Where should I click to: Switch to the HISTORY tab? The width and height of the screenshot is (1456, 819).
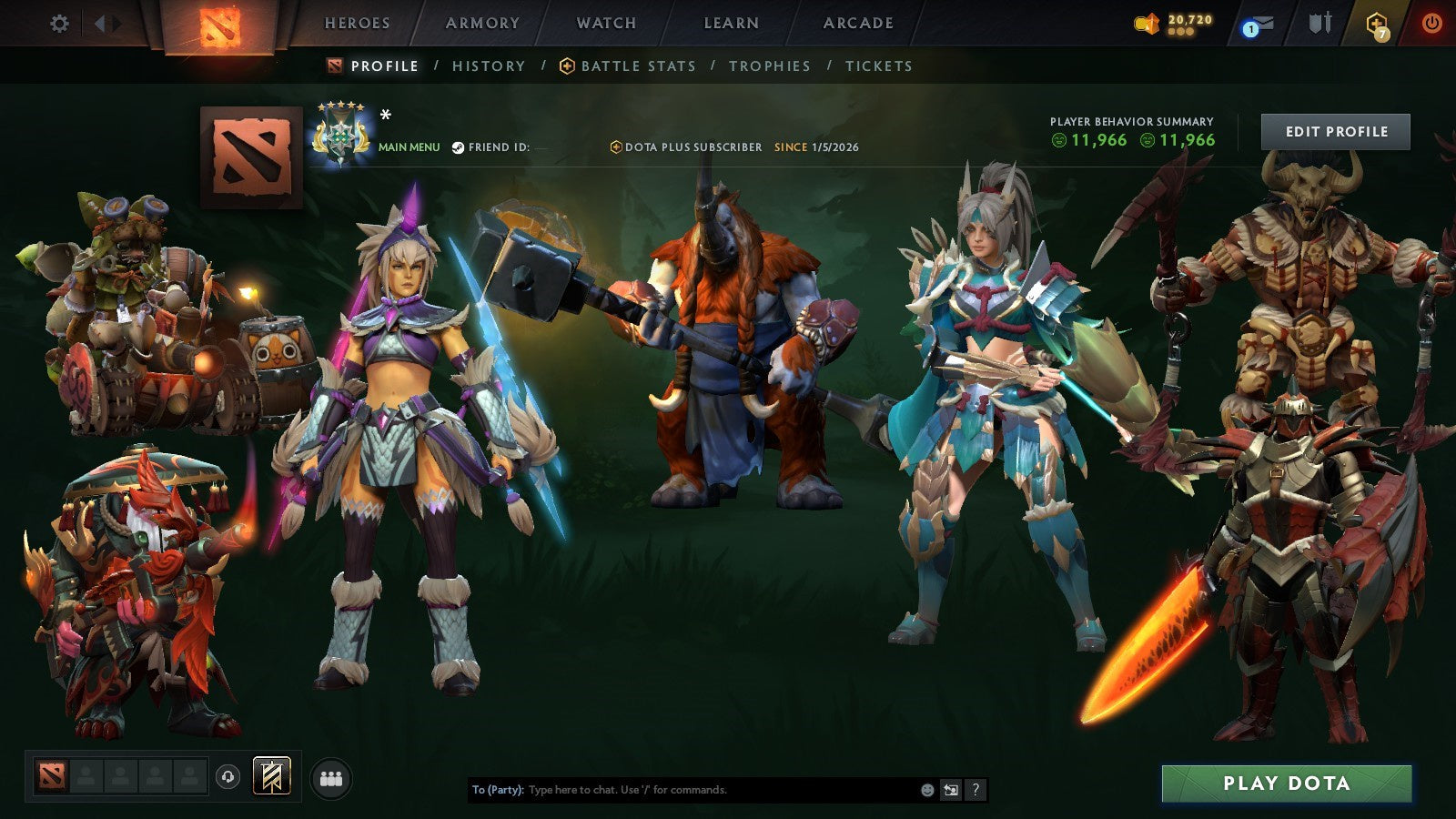point(489,66)
